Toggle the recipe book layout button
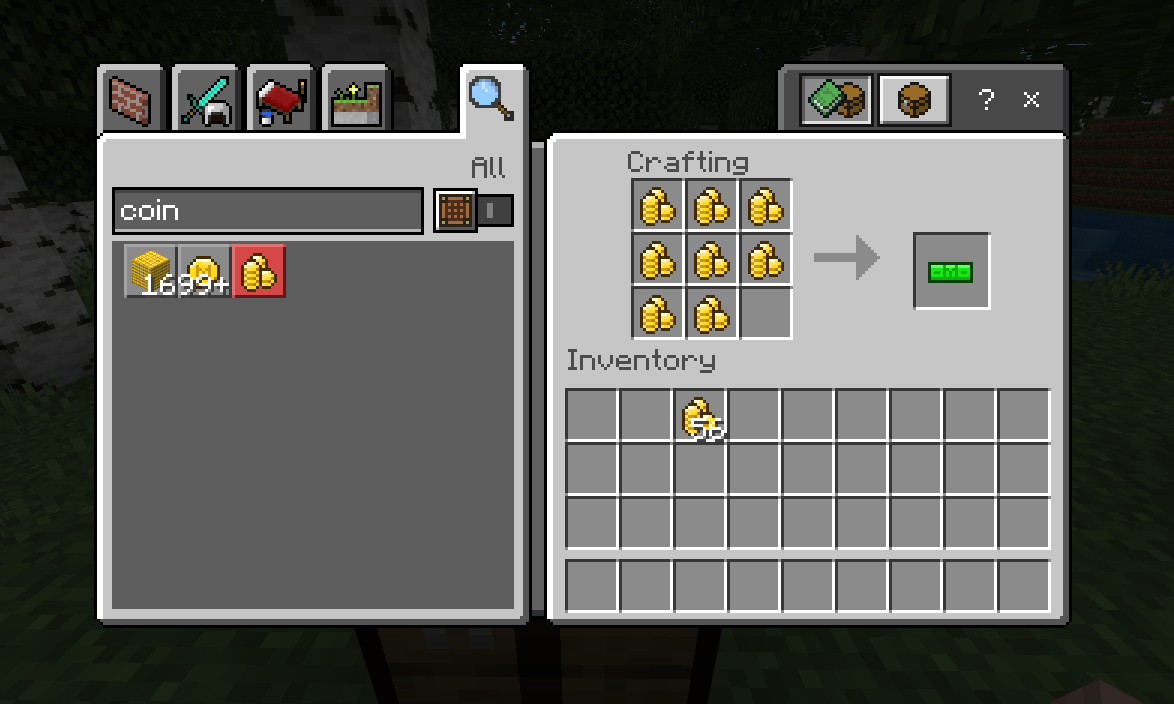The height and width of the screenshot is (704, 1174). (x=837, y=100)
